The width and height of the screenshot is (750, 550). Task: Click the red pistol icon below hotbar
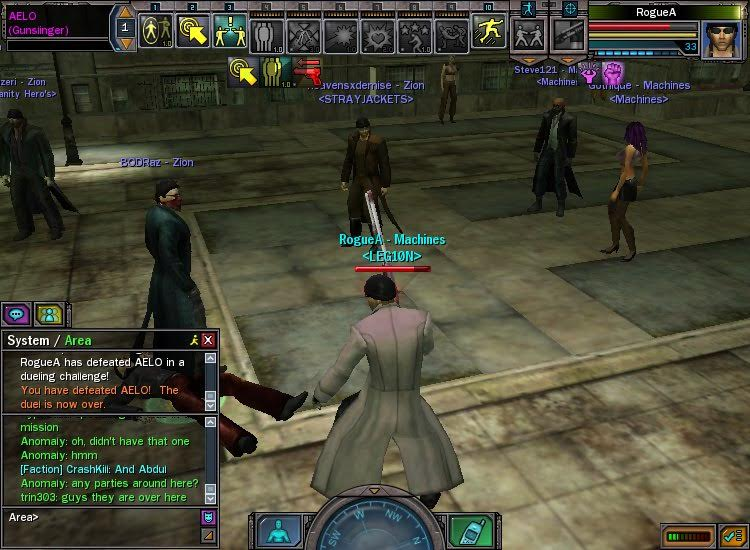point(307,73)
